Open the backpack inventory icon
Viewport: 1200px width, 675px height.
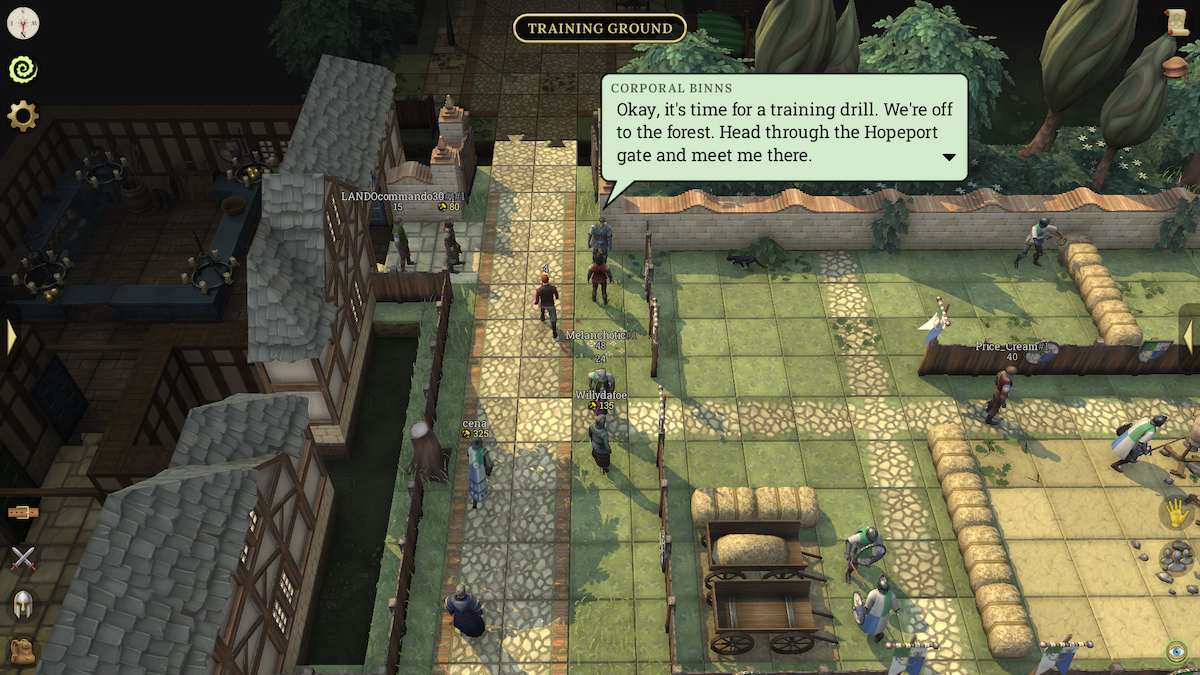coord(22,650)
